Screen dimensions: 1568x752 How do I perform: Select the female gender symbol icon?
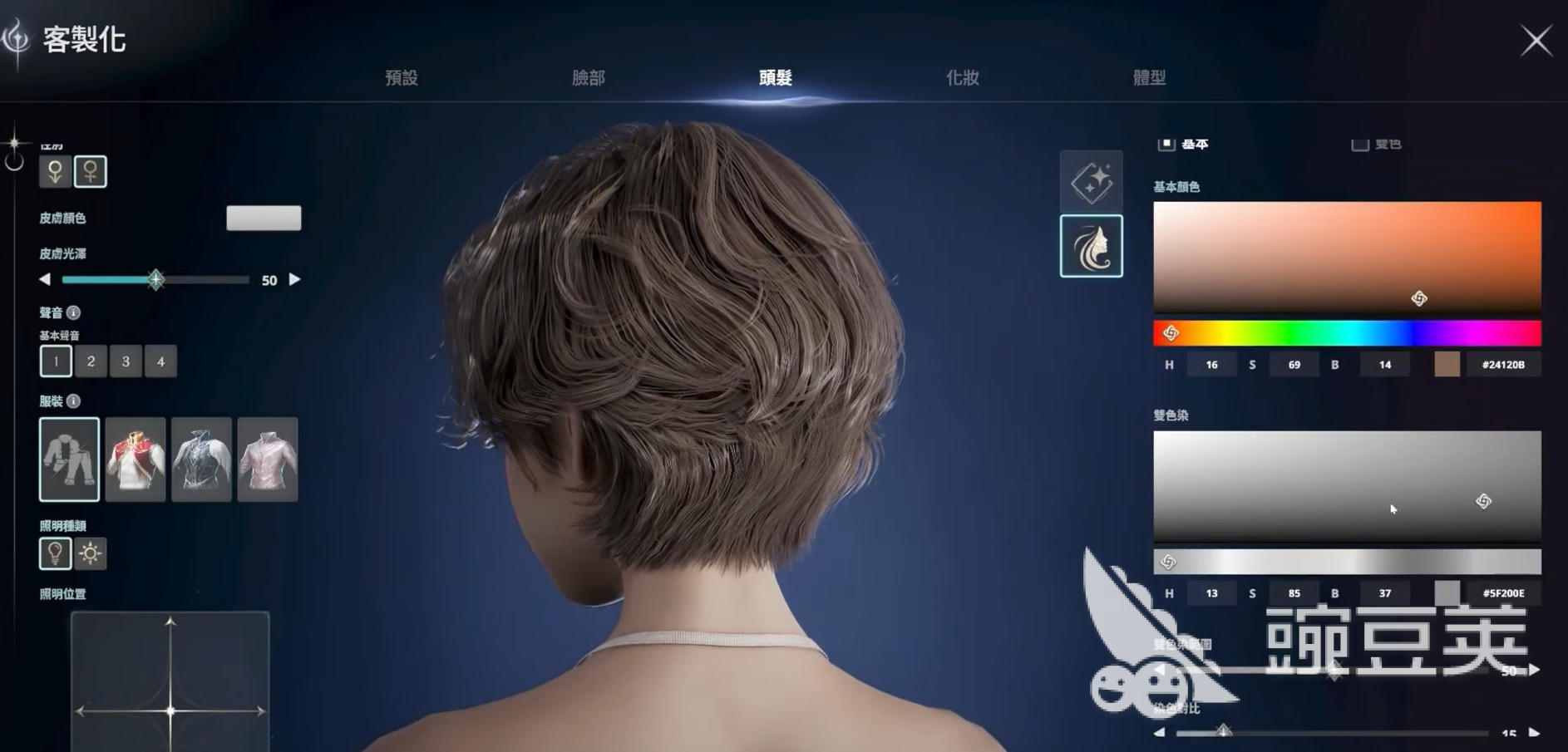(91, 170)
